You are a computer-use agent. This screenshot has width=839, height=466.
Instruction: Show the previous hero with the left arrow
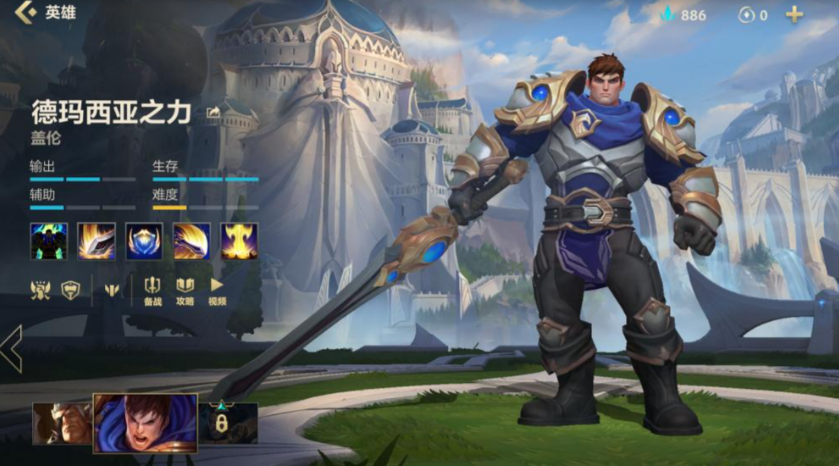click(x=12, y=349)
